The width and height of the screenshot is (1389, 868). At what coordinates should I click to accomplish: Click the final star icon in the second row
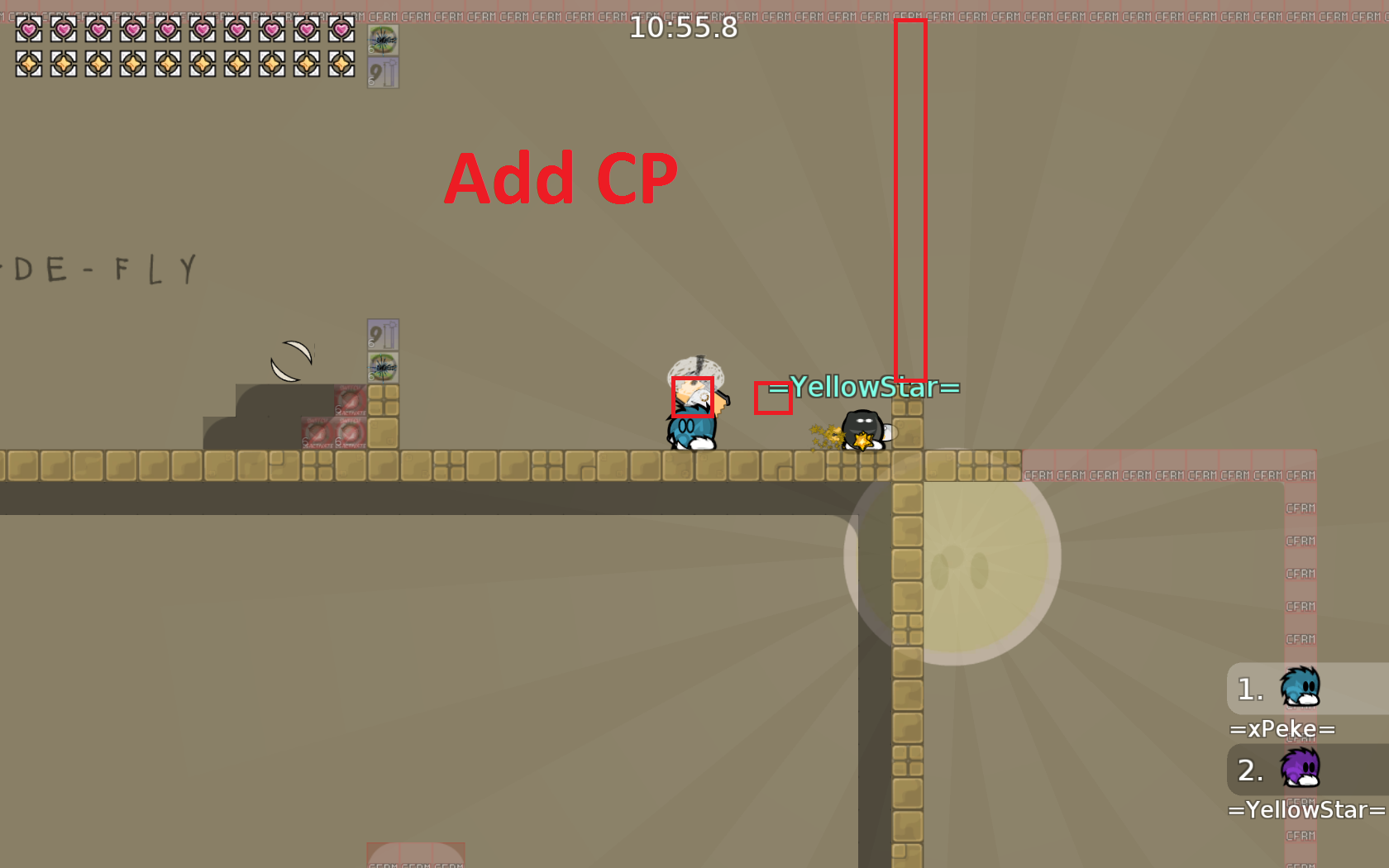[340, 63]
